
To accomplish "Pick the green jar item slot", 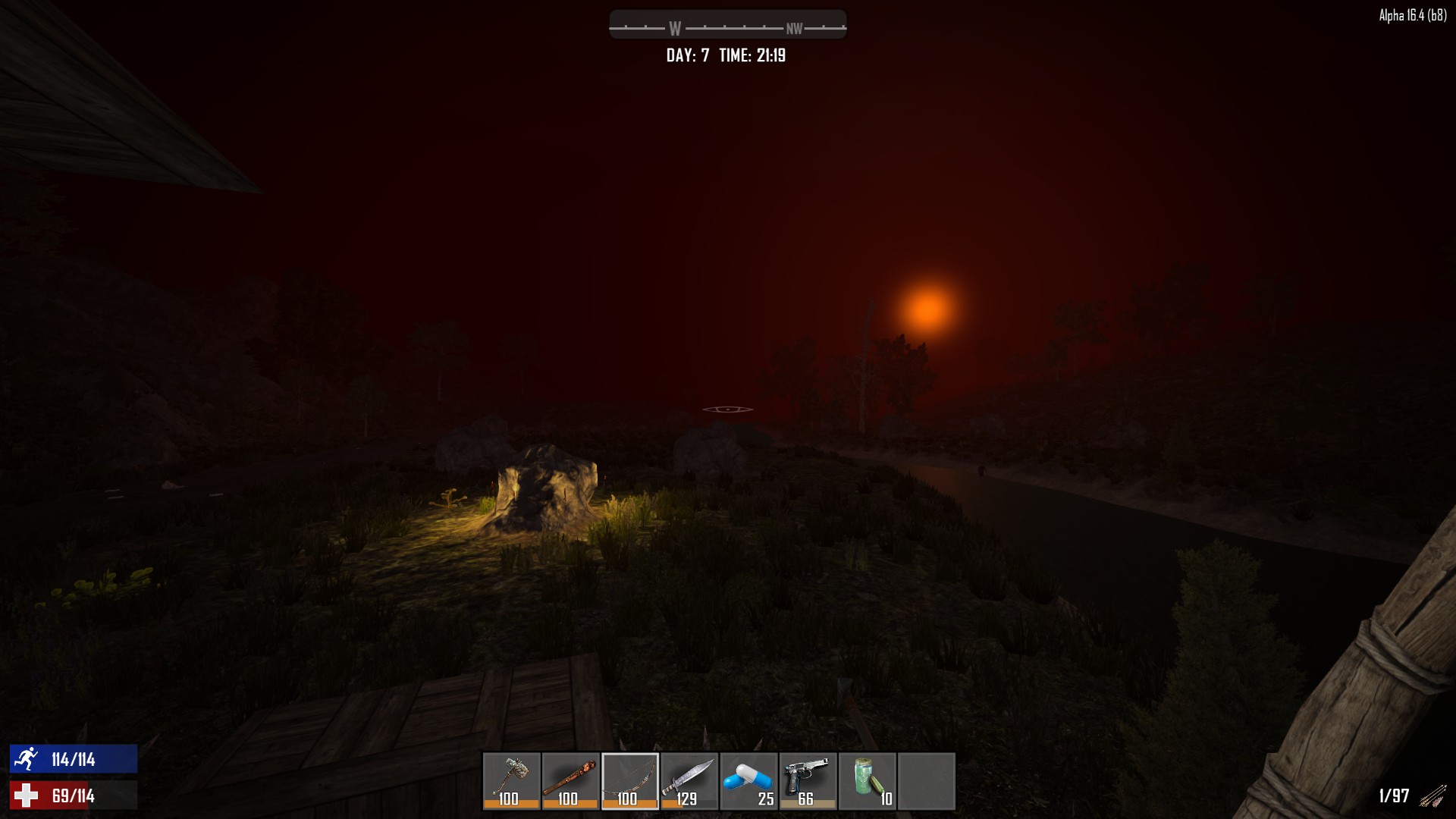I will [867, 780].
